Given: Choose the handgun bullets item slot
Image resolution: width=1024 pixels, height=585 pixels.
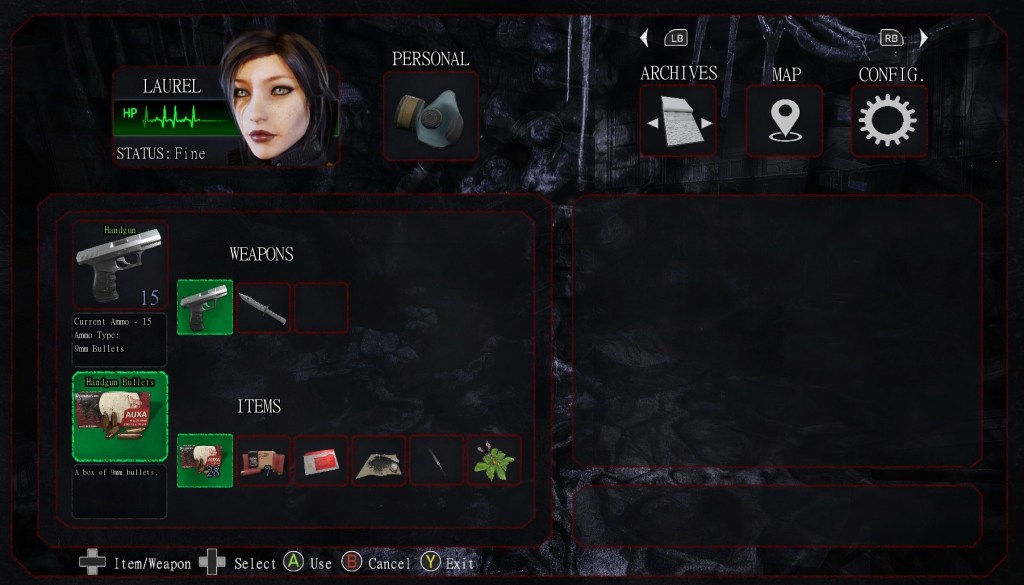Looking at the screenshot, I should coord(205,460).
